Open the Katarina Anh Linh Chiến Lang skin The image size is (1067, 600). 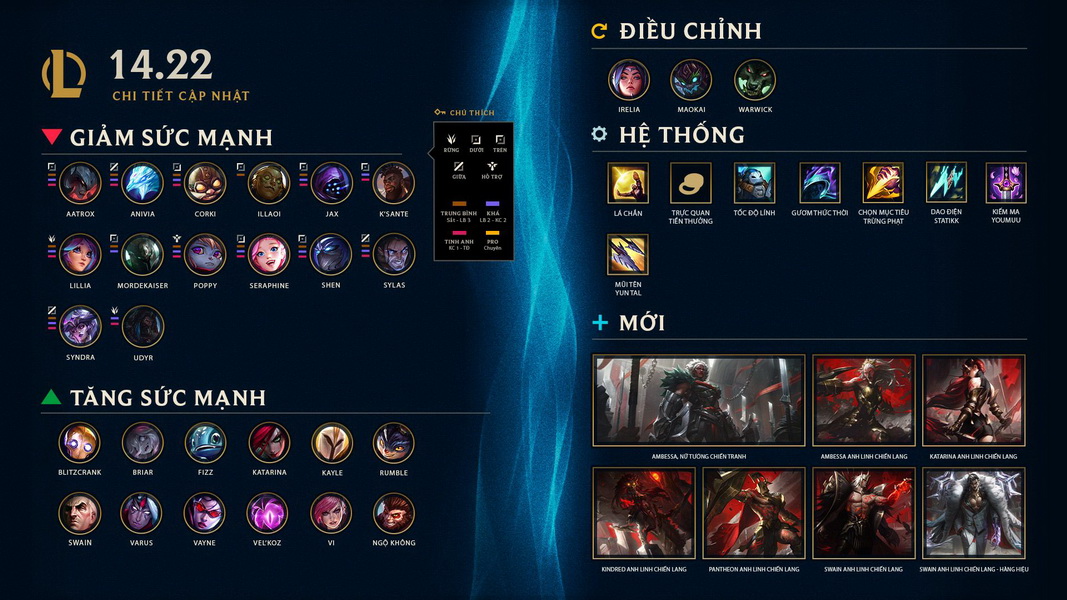pyautogui.click(x=973, y=400)
